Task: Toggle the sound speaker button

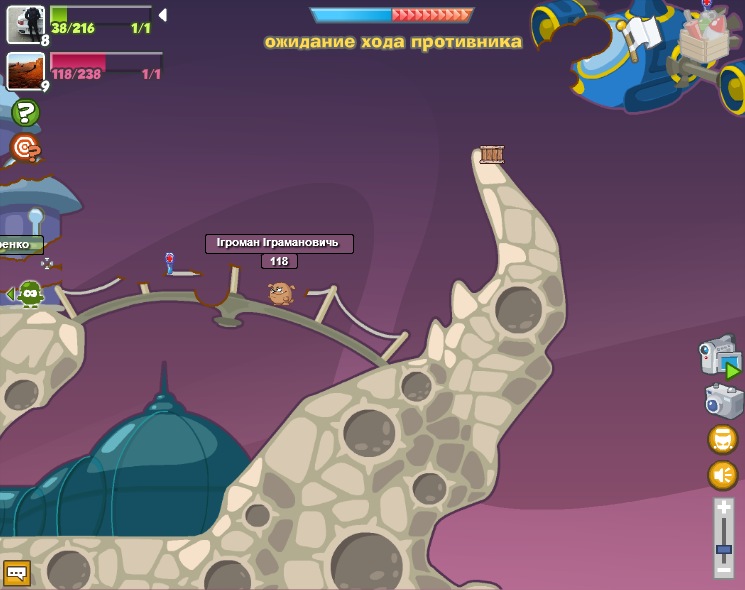Action: pyautogui.click(x=722, y=474)
